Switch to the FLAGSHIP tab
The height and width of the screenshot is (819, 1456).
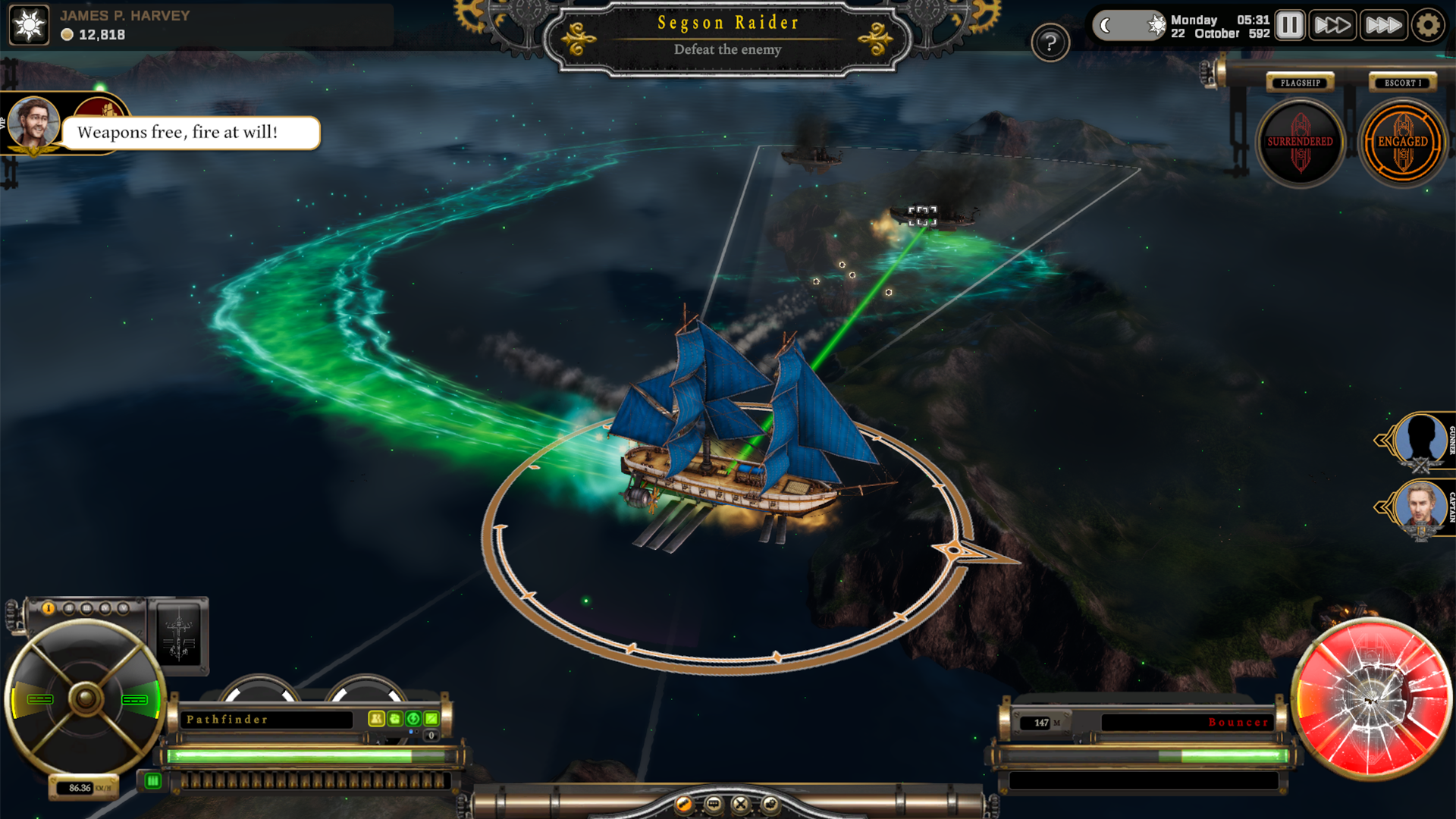click(1300, 83)
